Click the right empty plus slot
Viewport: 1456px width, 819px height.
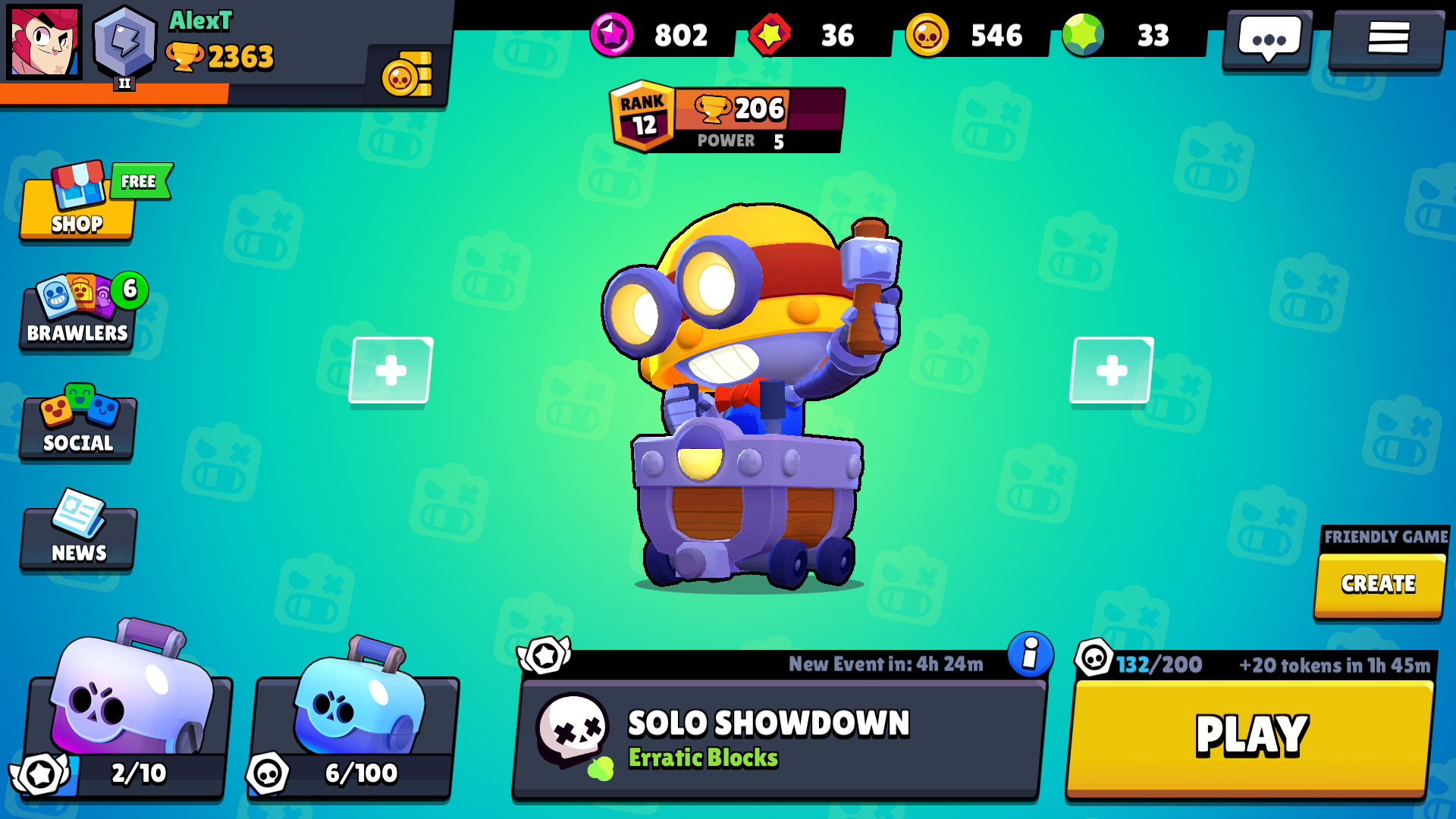tap(1110, 369)
